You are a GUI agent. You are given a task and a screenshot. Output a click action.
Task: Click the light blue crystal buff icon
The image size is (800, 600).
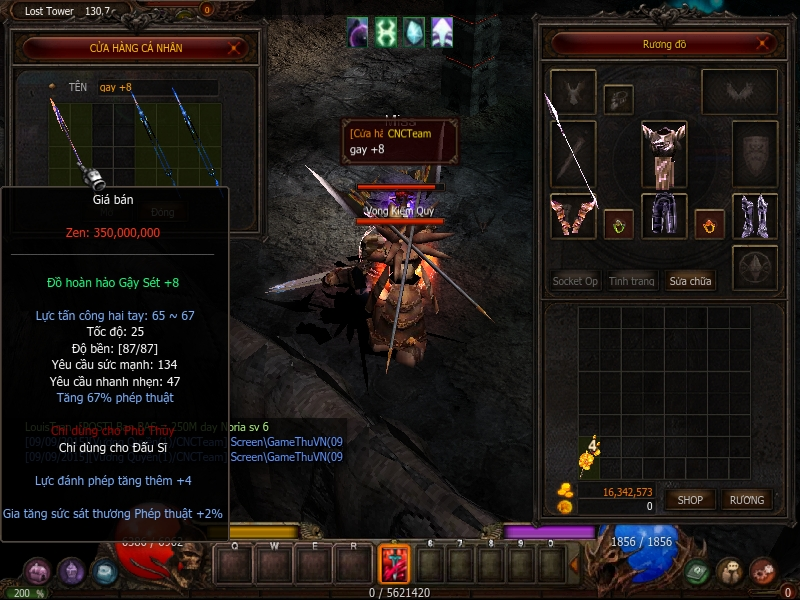[x=413, y=32]
